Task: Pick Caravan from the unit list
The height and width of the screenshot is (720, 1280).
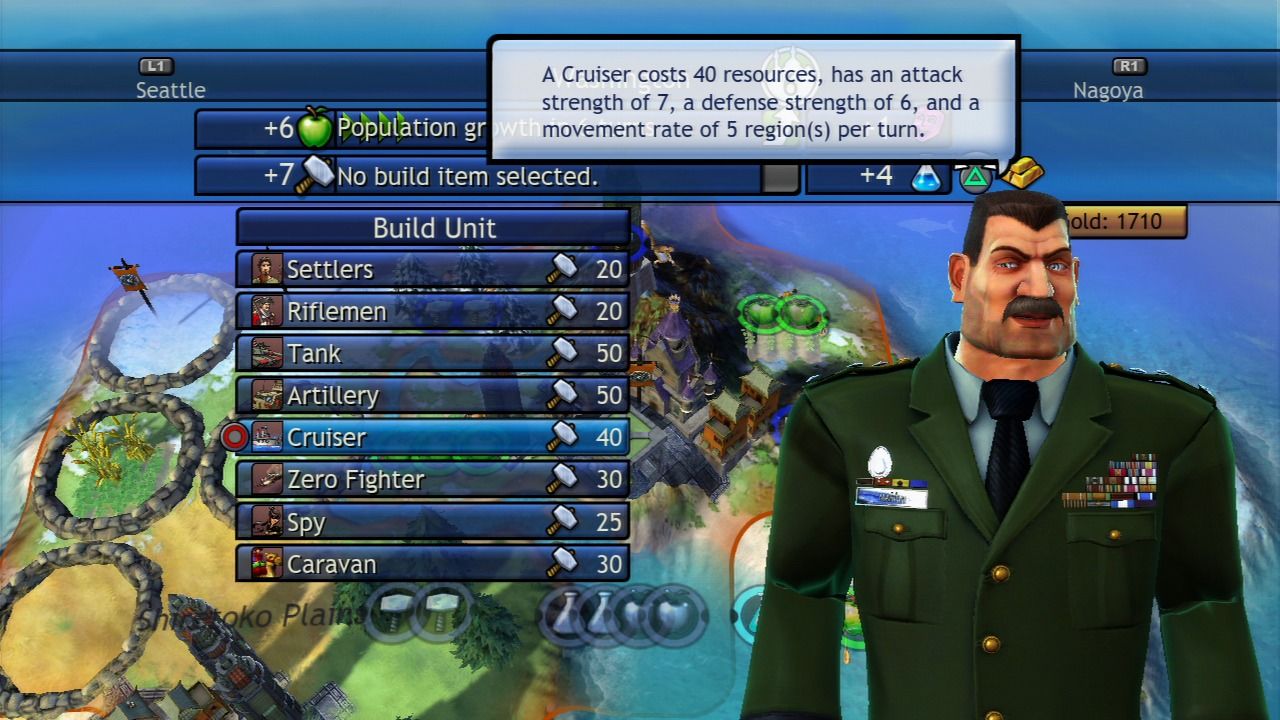Action: click(433, 564)
